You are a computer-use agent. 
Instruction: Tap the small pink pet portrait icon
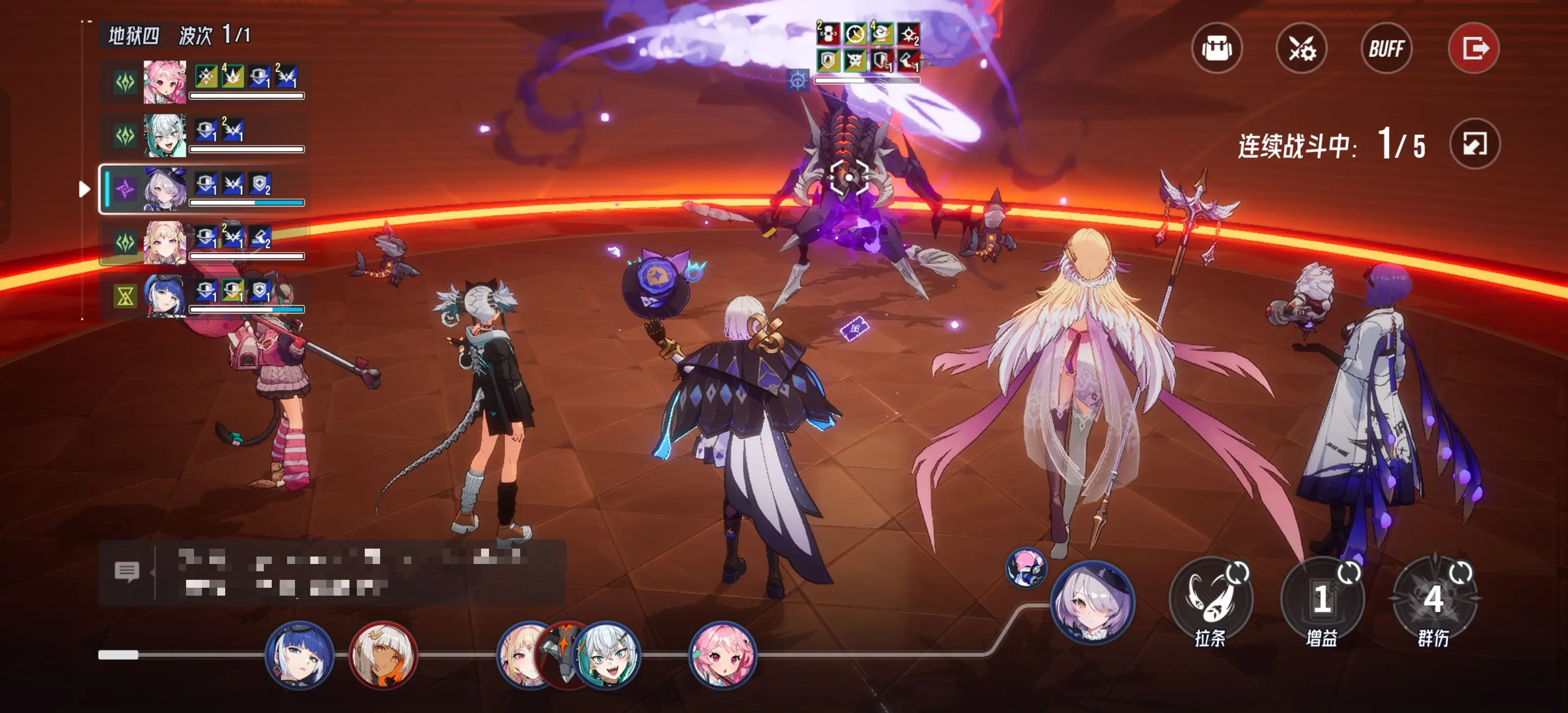pyautogui.click(x=1026, y=567)
